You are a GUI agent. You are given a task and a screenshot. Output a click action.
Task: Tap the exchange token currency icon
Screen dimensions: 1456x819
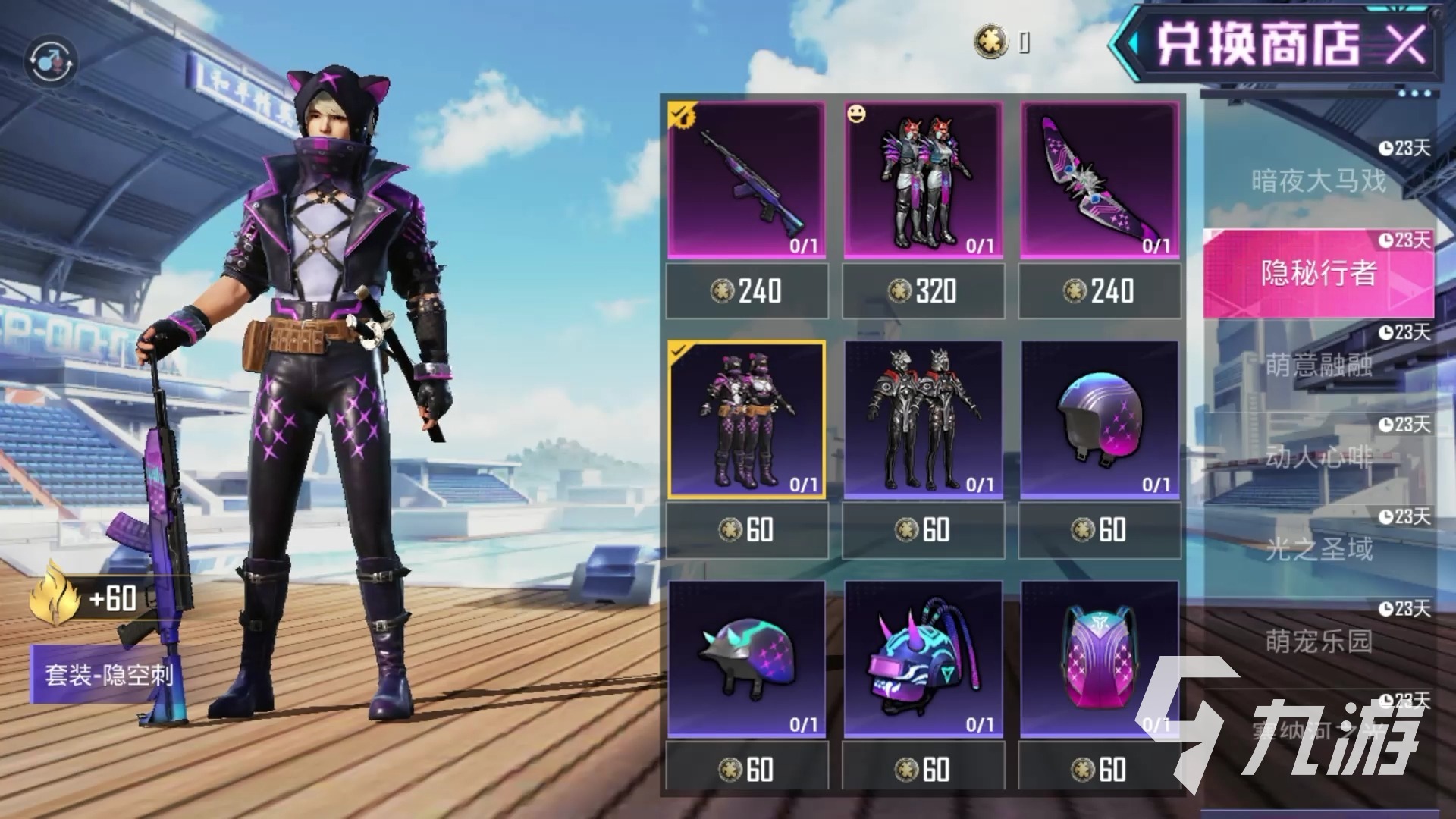pos(990,41)
